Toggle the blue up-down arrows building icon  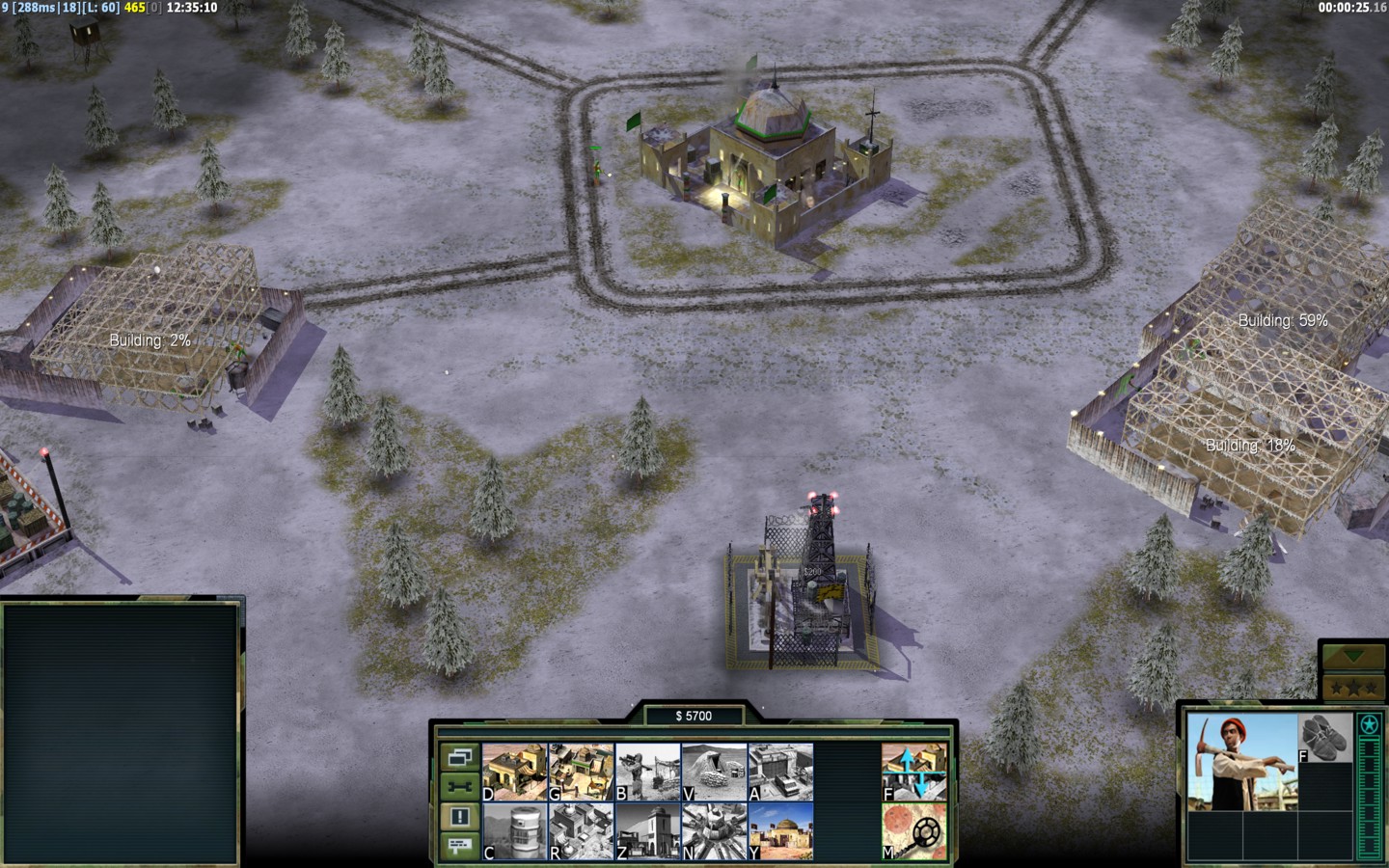pos(913,772)
